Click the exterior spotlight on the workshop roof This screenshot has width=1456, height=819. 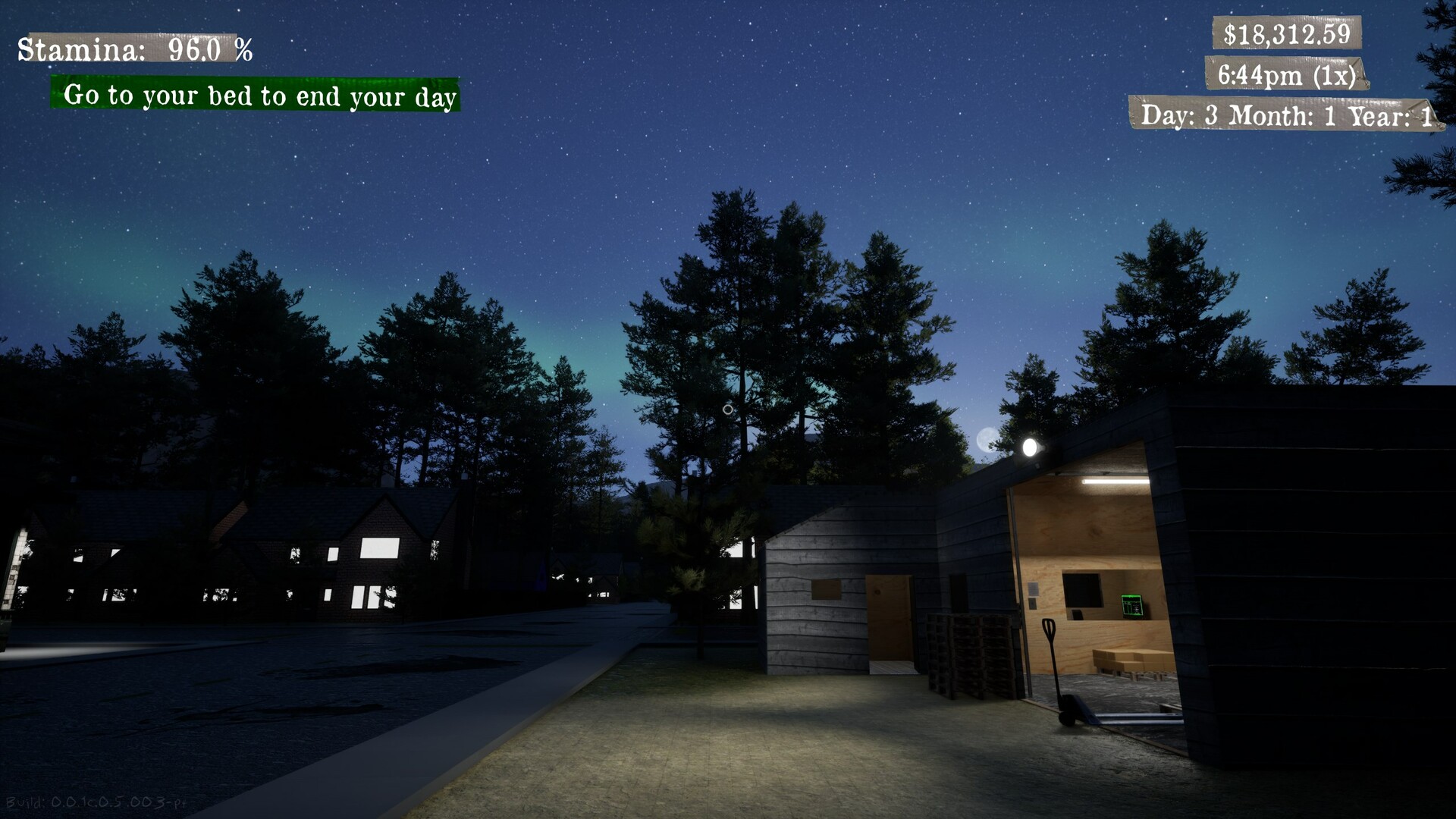[1030, 447]
